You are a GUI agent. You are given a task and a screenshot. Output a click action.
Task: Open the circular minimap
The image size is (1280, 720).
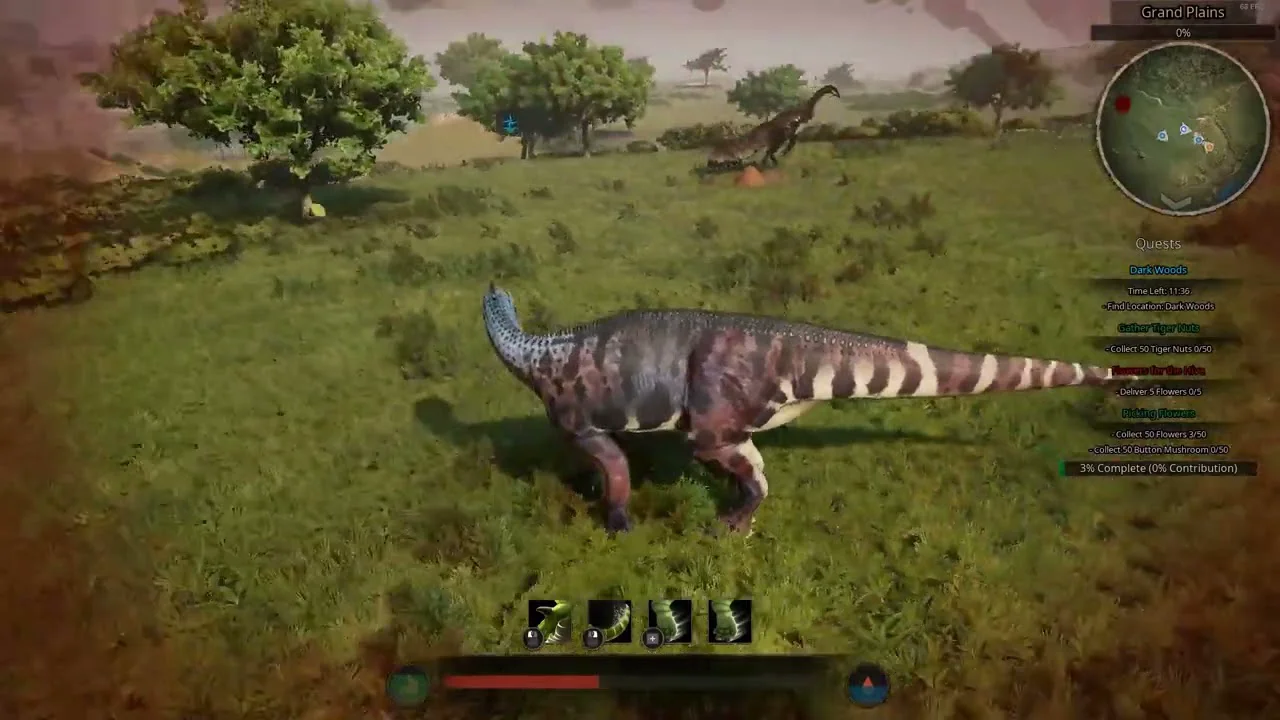pos(1183,128)
